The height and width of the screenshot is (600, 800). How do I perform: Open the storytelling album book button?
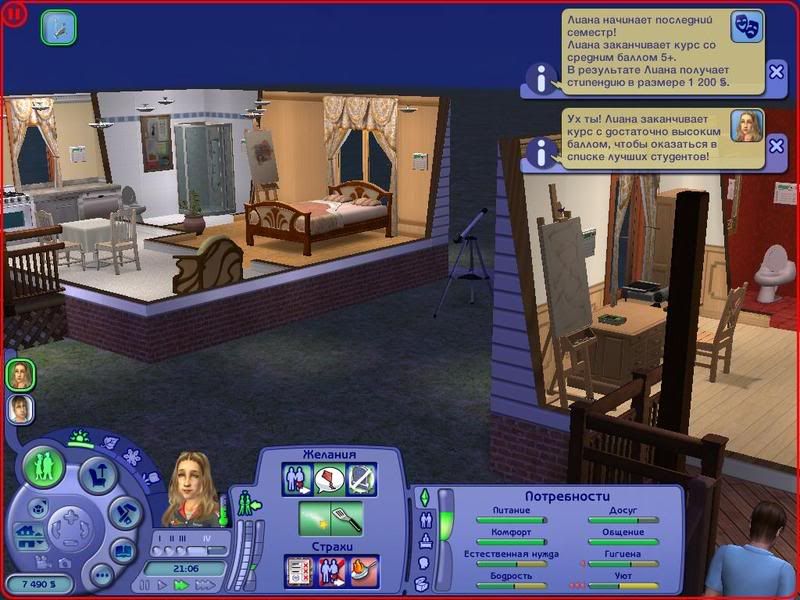[x=122, y=550]
